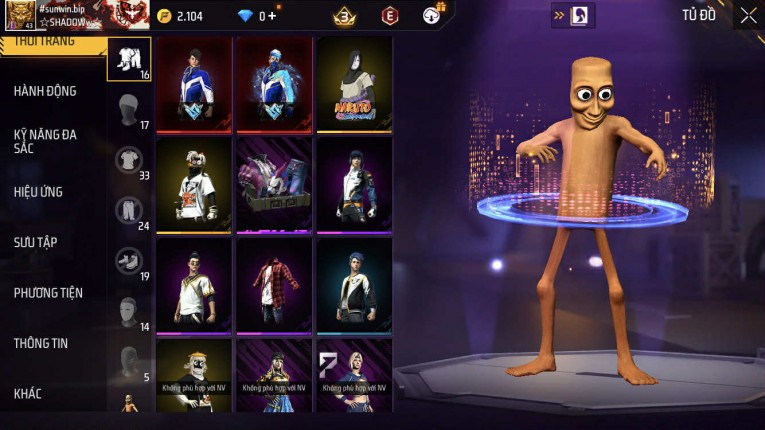Open the Khác category
The image size is (765, 430).
pos(30,393)
